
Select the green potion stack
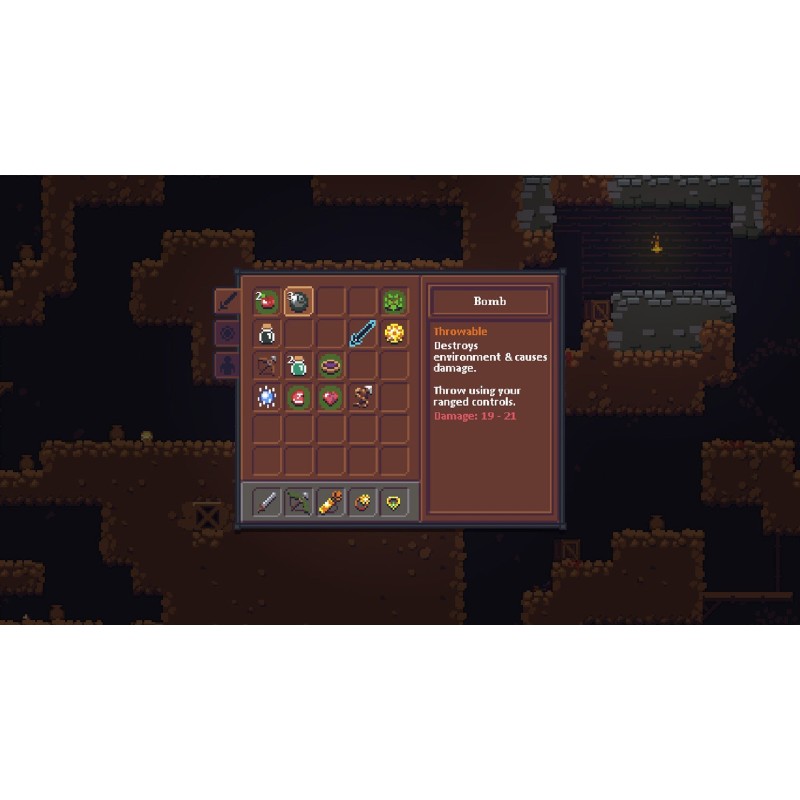[x=298, y=365]
